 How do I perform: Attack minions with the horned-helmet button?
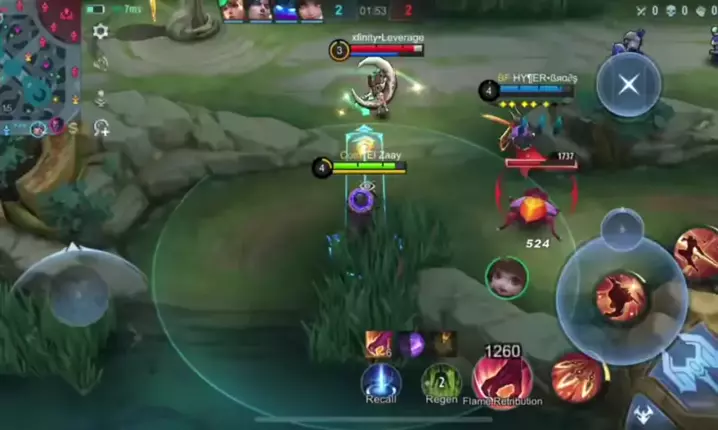click(x=642, y=413)
